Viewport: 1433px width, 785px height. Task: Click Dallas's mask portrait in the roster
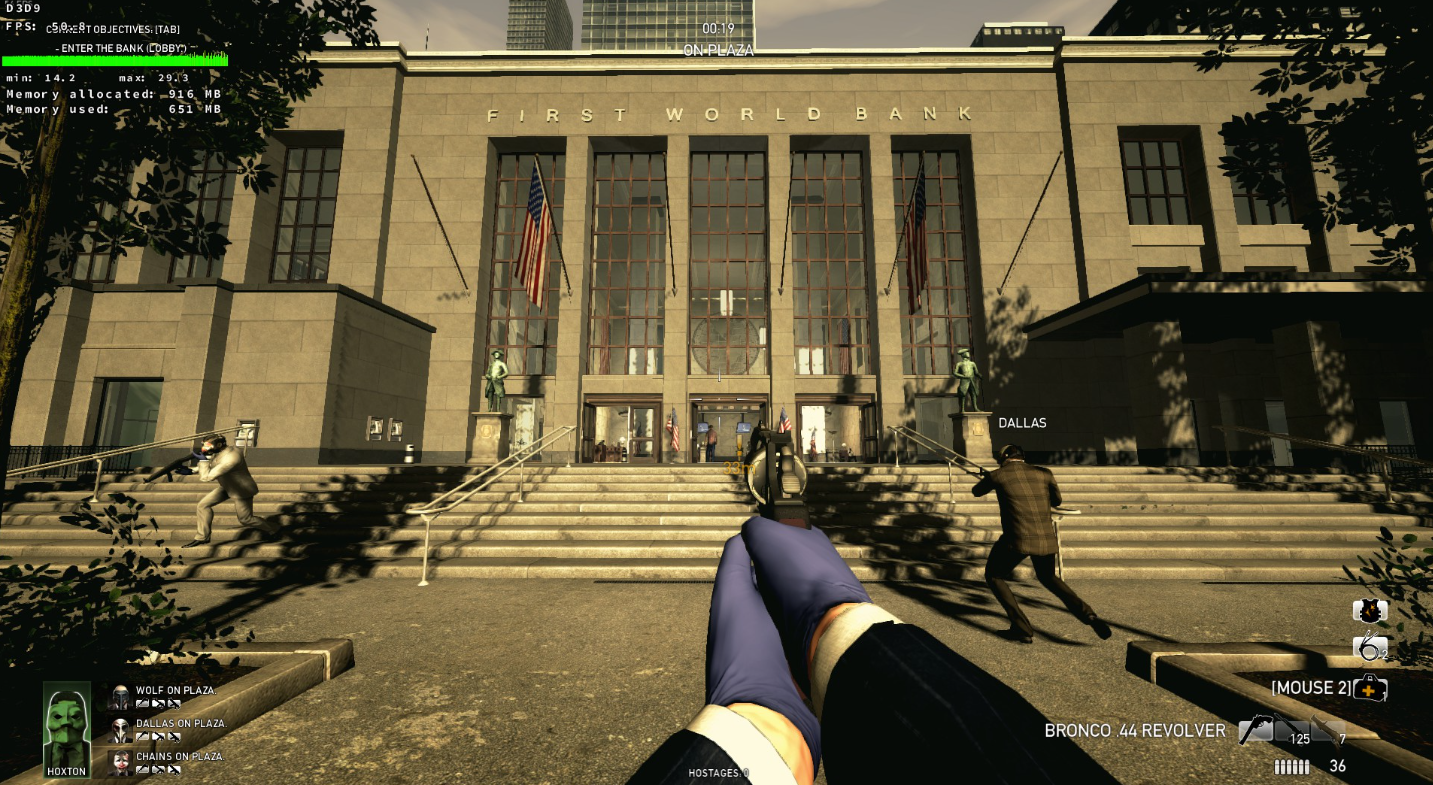click(x=120, y=731)
